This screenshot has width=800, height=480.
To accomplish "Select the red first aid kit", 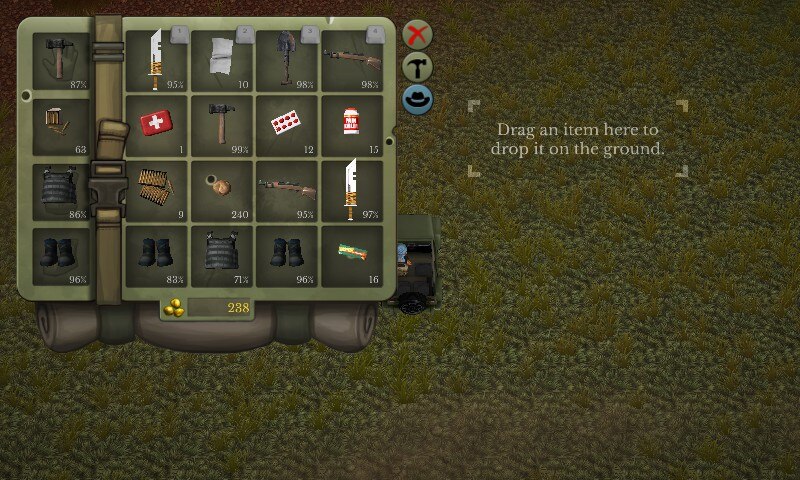I will click(x=157, y=125).
